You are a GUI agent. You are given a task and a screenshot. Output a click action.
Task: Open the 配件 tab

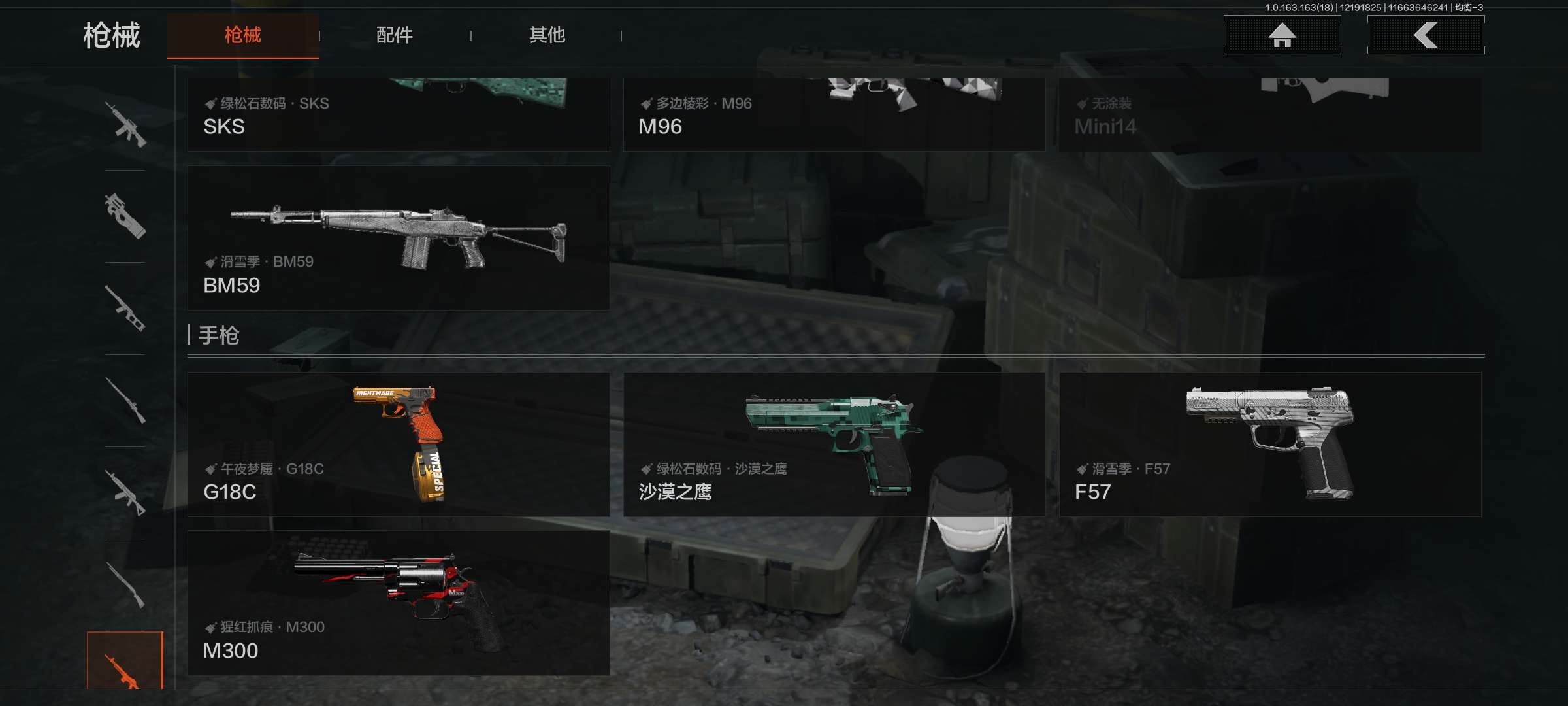[395, 35]
